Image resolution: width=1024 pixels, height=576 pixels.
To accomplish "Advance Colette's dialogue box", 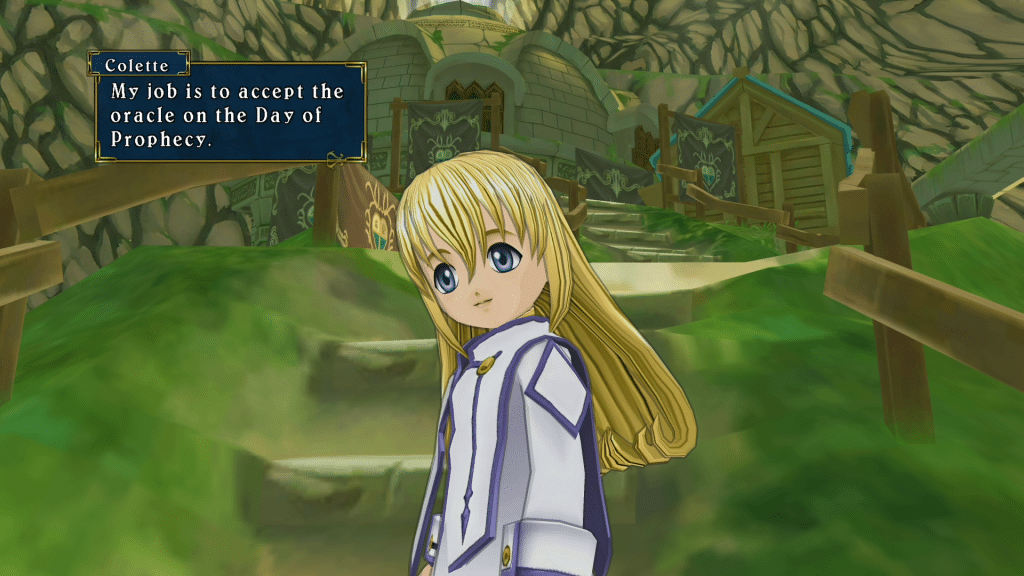I will coord(228,114).
